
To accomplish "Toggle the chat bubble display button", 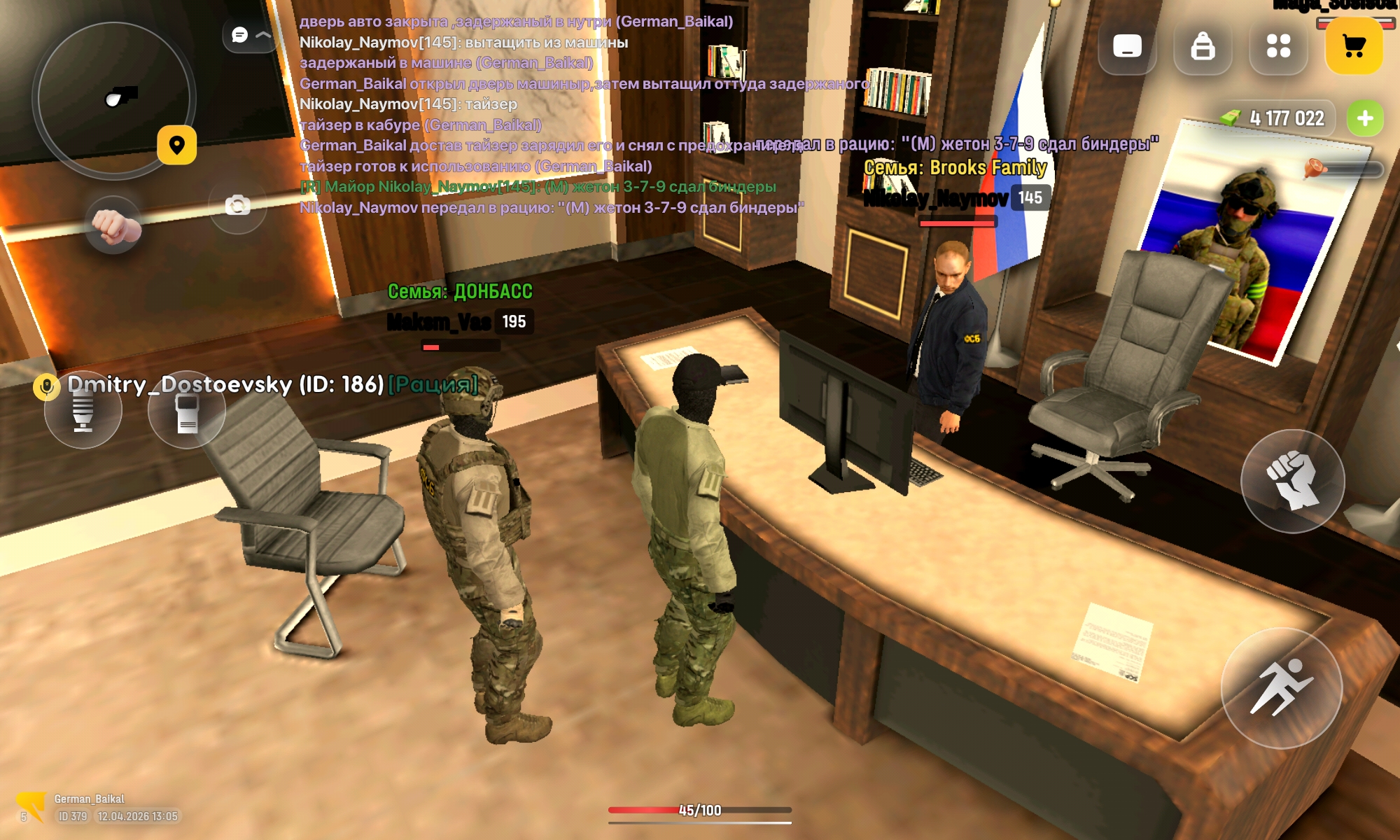I will 248,35.
